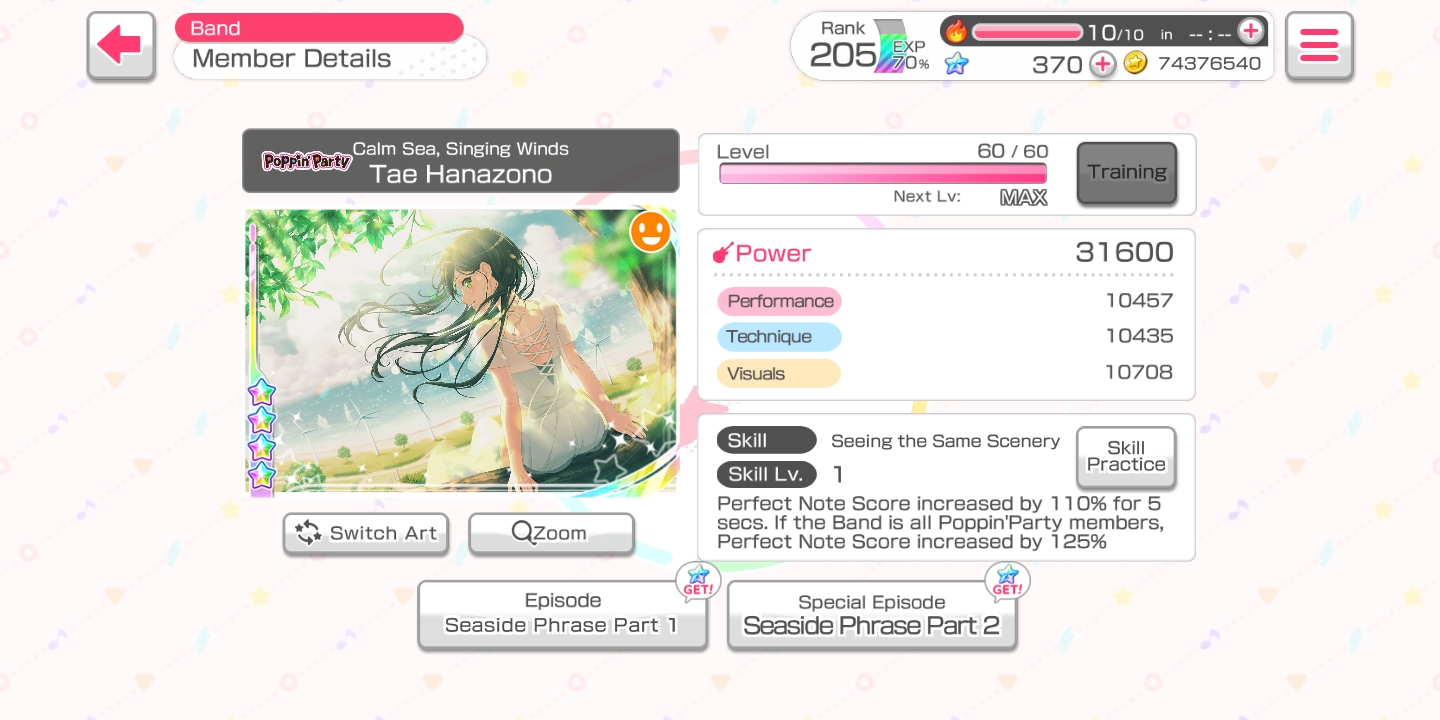Open Special Episode Seaside Phrase Part 2
The height and width of the screenshot is (720, 1440).
point(871,615)
